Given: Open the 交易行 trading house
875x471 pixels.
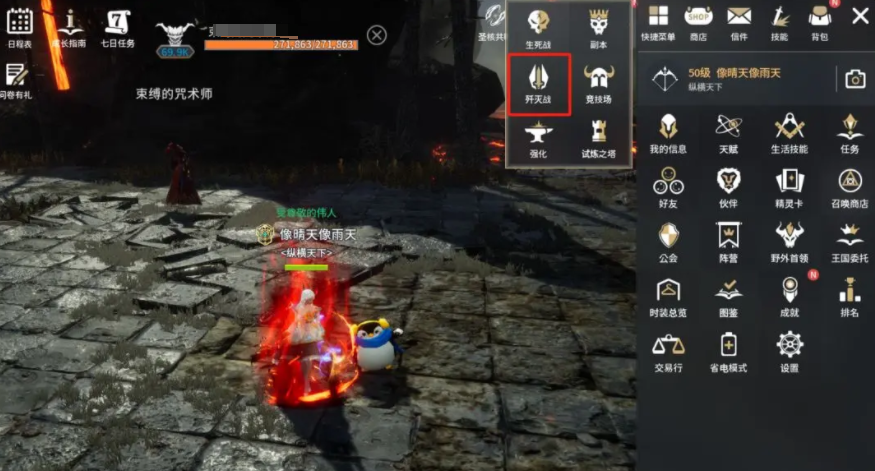Looking at the screenshot, I should (668, 350).
